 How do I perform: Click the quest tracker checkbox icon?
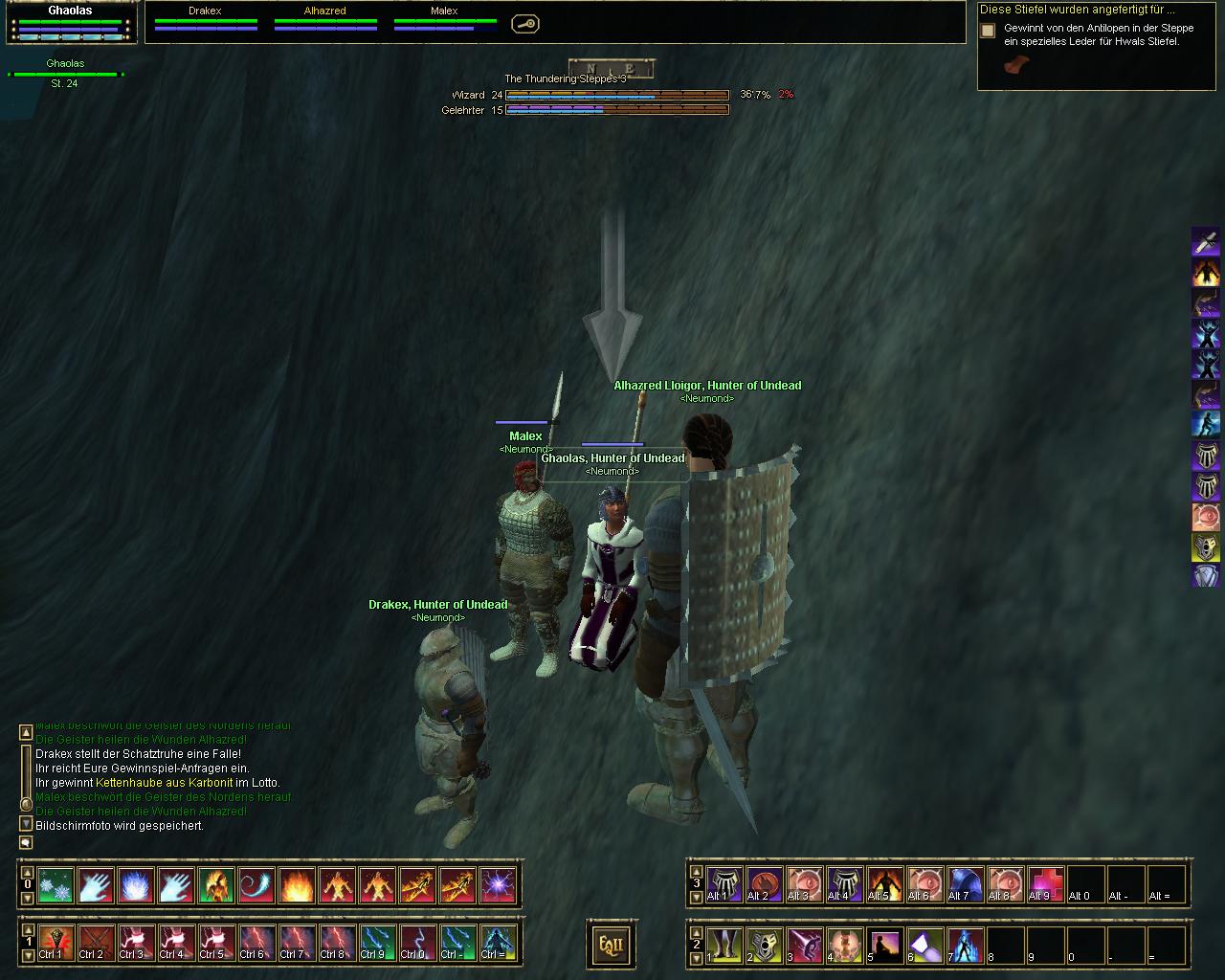pyautogui.click(x=988, y=31)
